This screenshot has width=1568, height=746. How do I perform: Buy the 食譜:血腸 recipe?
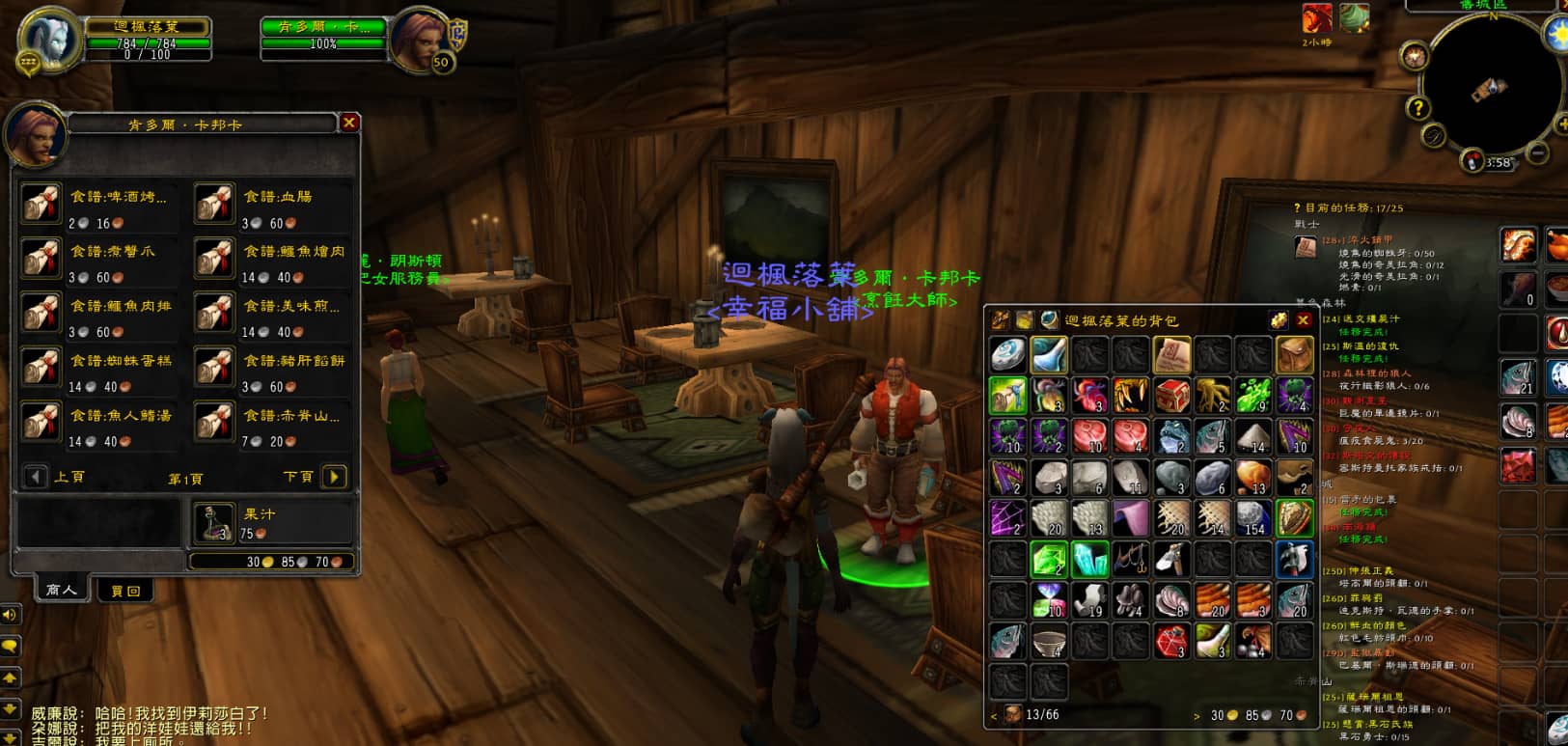[214, 205]
